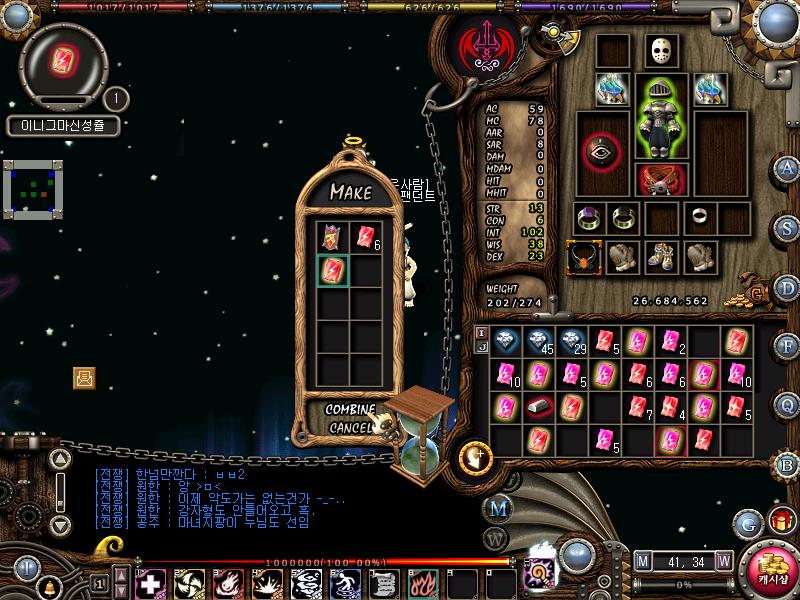The width and height of the screenshot is (800, 600).
Task: Click the round Q side button
Action: (787, 404)
